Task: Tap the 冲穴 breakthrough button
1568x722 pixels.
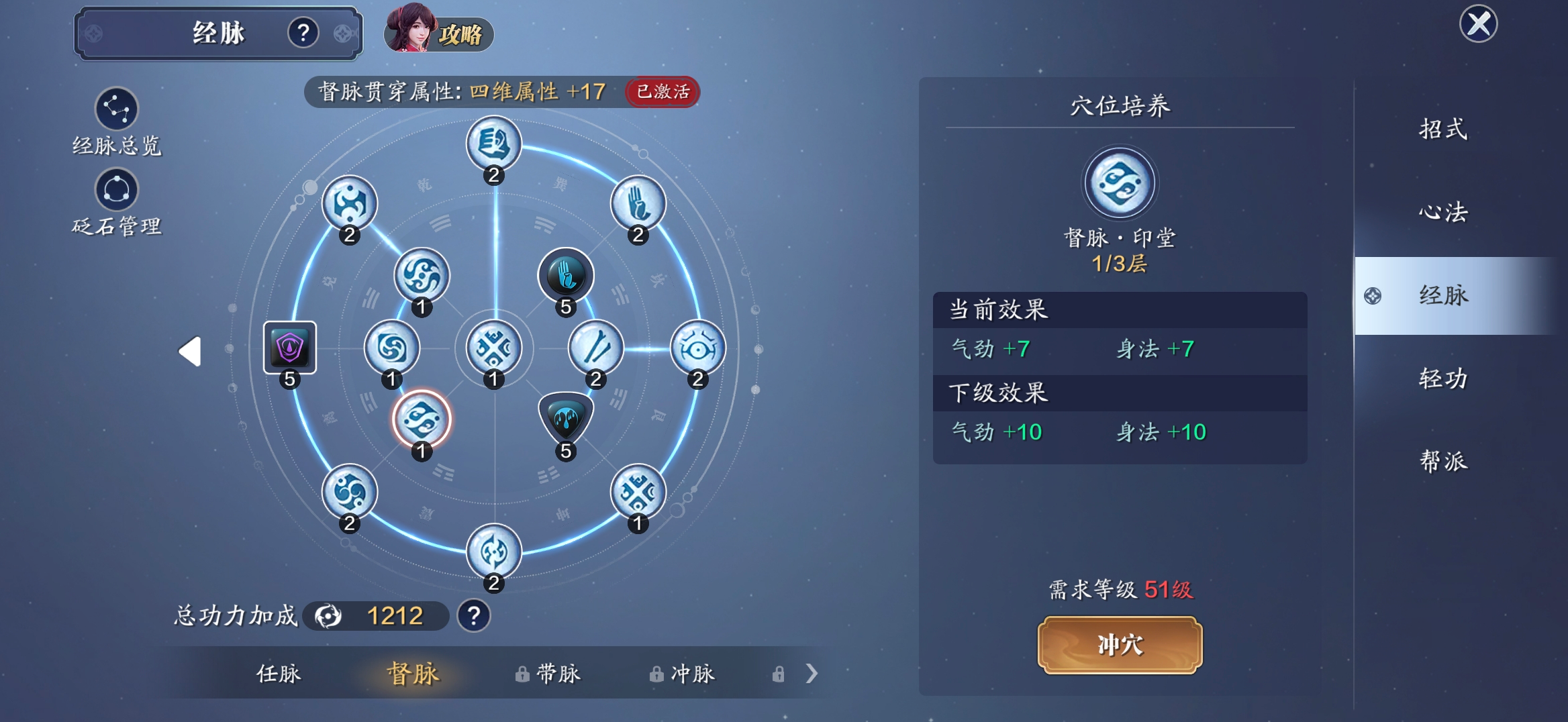Action: click(1120, 644)
